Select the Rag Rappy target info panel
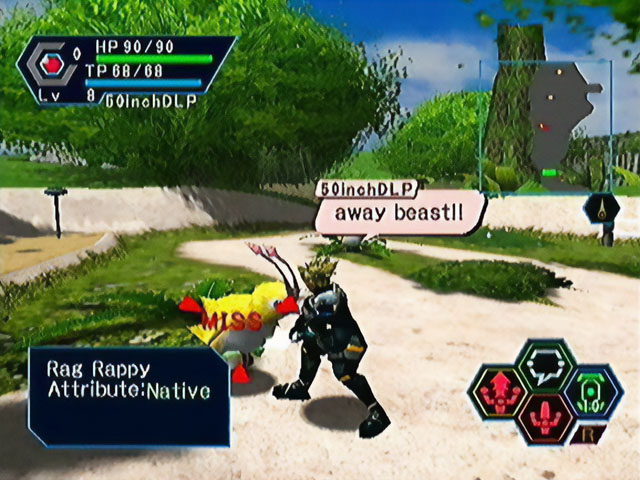 click(130, 394)
